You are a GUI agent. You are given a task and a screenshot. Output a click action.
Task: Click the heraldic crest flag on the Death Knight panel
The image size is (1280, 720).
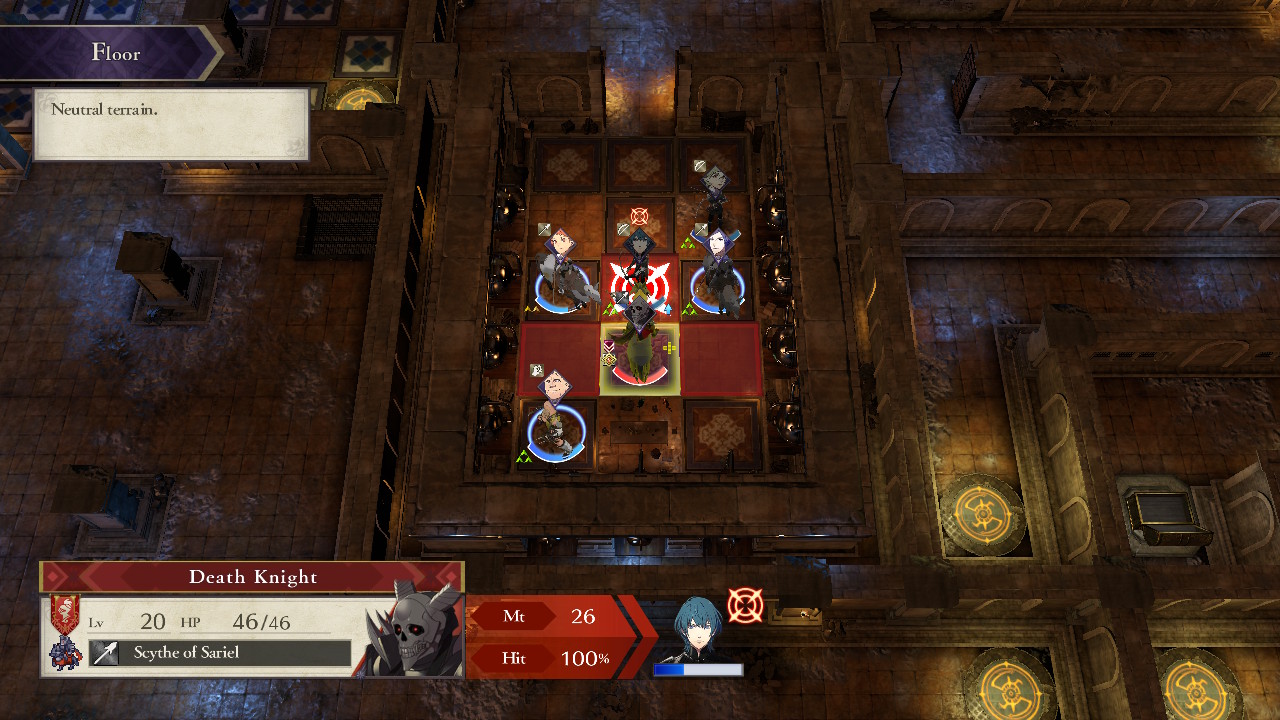coord(64,611)
